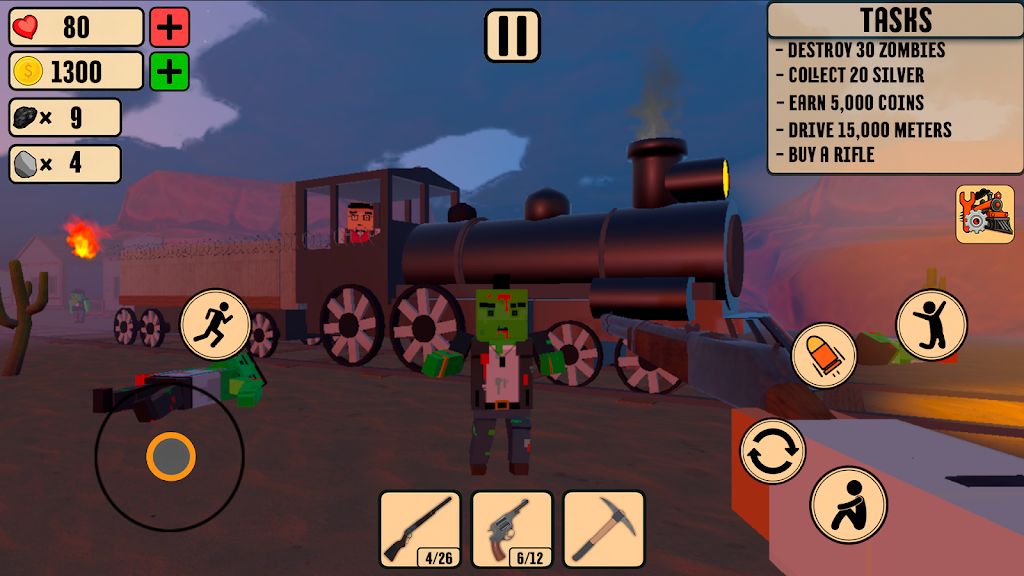Buy more coins with the green plus
The height and width of the screenshot is (576, 1024).
[x=170, y=71]
